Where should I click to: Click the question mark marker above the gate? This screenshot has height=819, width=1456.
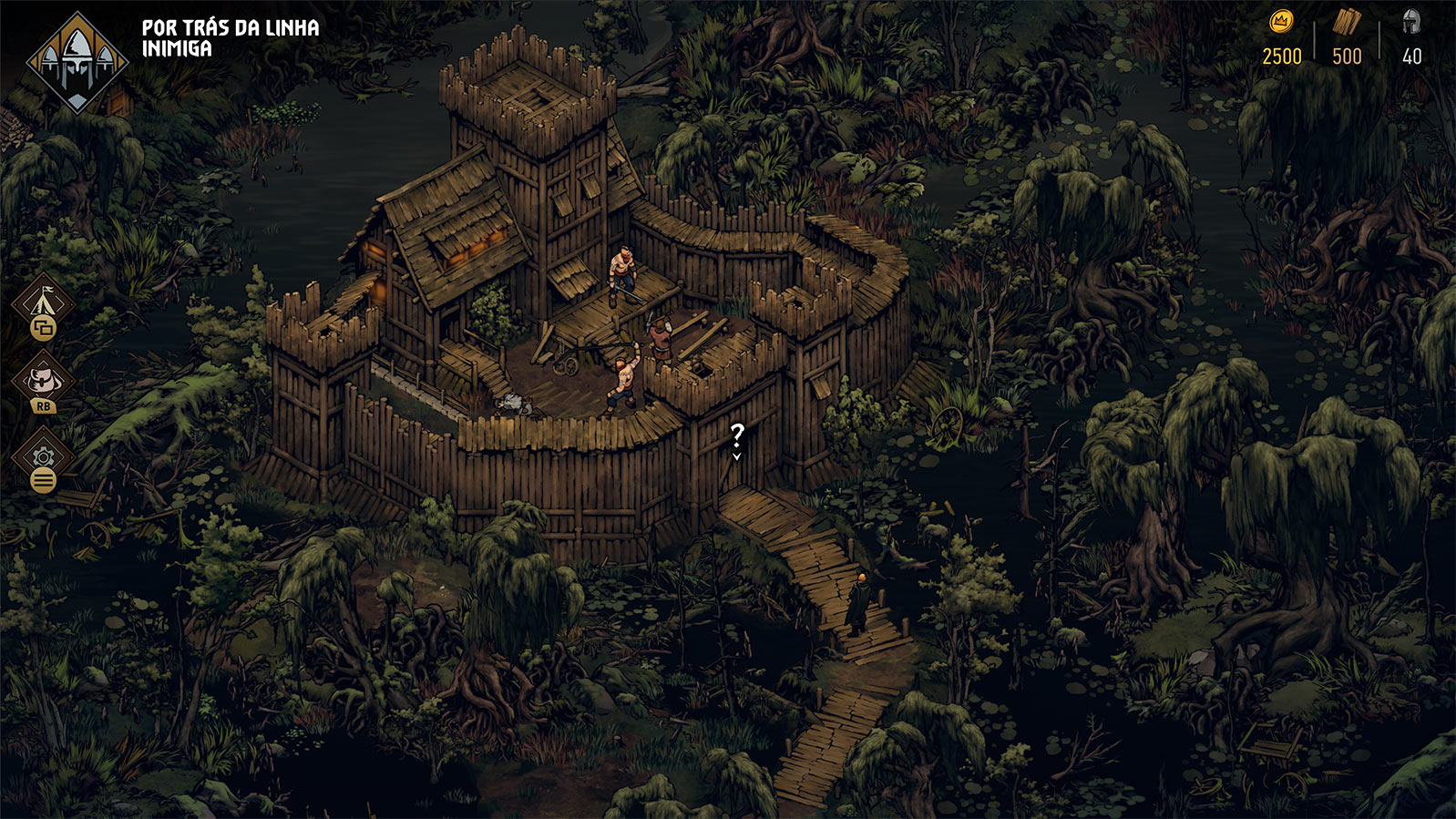[737, 436]
